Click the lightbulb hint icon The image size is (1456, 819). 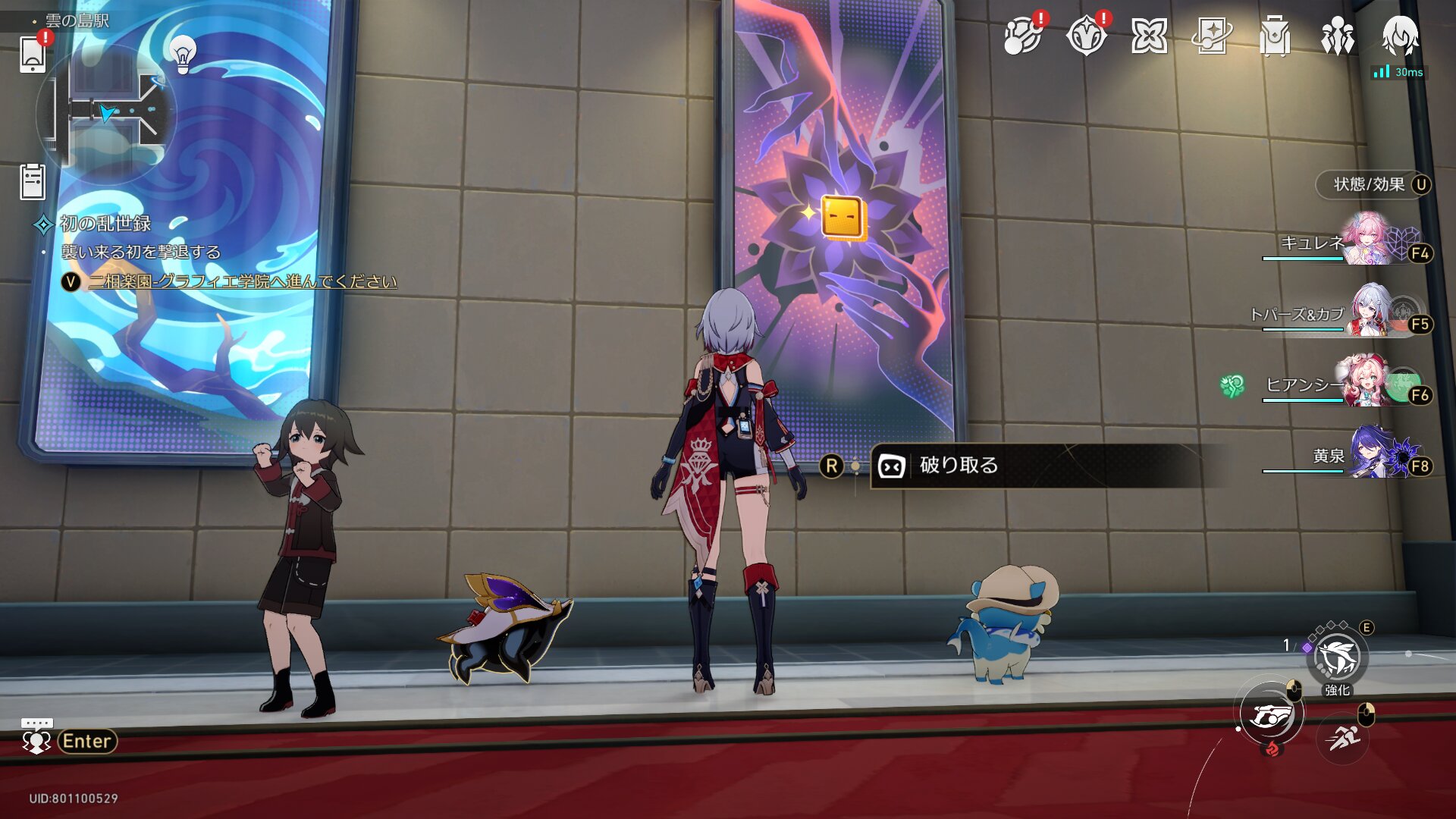coord(182,53)
